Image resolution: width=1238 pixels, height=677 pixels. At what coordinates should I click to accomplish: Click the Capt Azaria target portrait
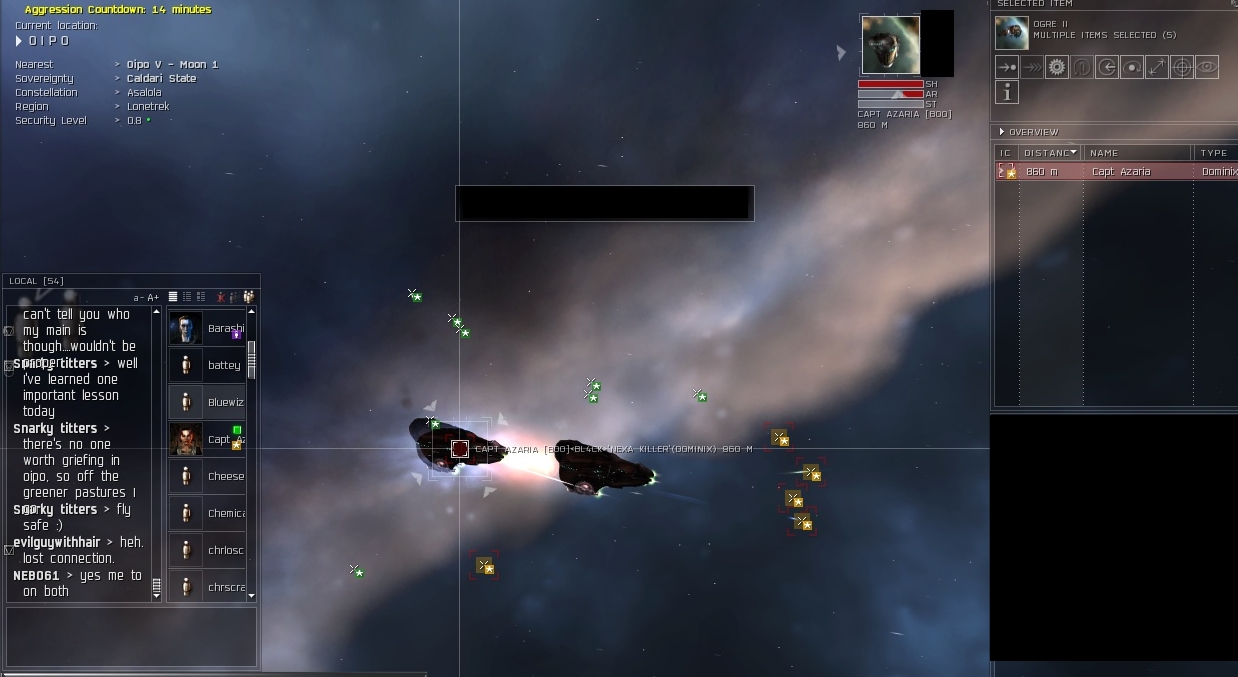(x=890, y=45)
